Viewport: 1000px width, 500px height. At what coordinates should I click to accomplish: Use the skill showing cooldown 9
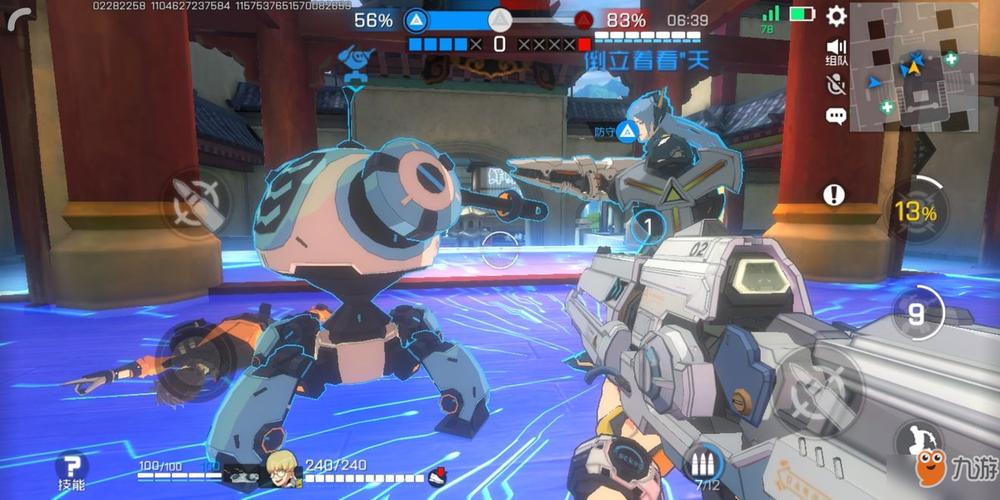click(x=916, y=313)
